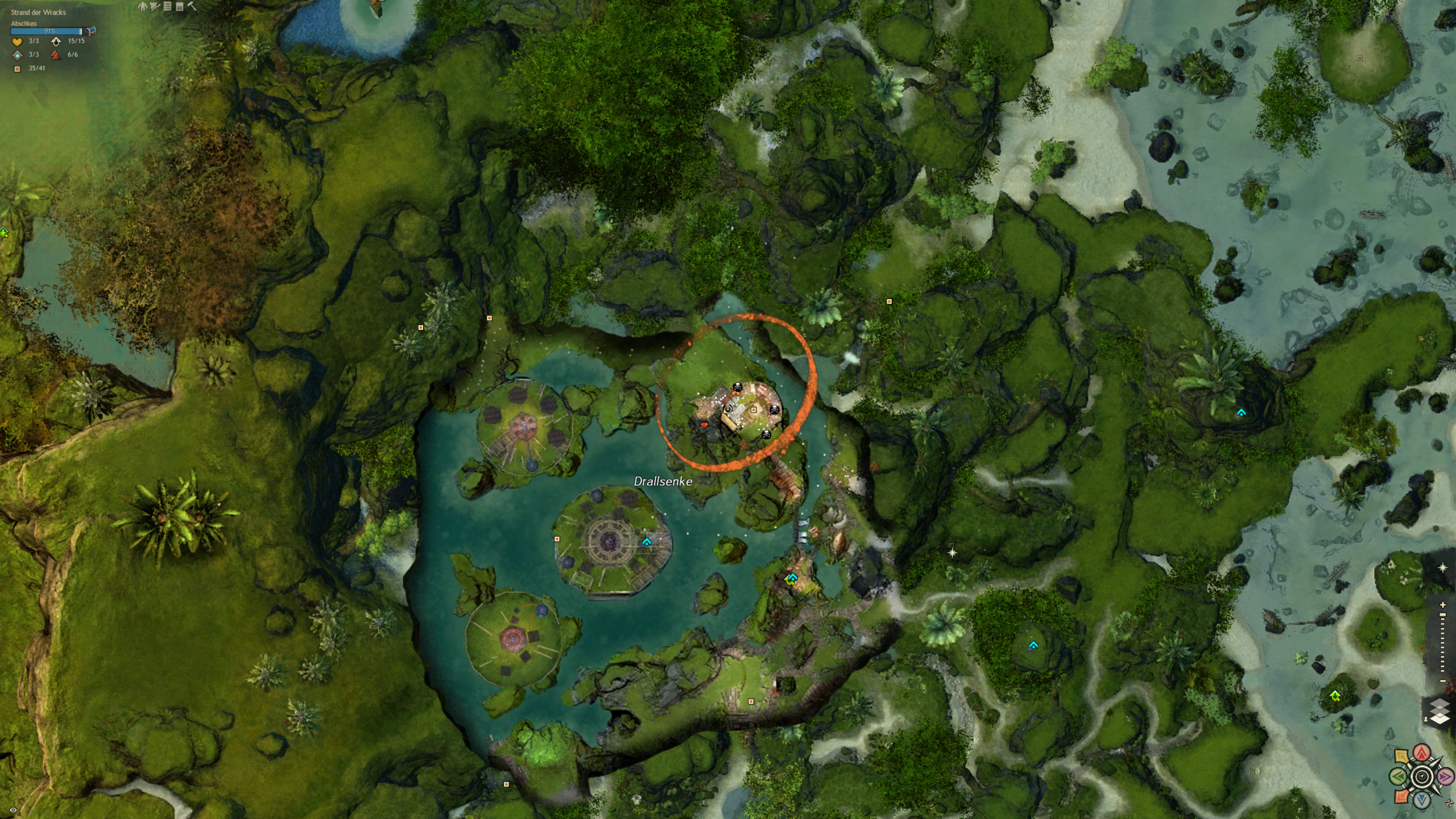This screenshot has height=819, width=1456.
Task: Click the golem icon in top toolbar
Action: [143, 6]
